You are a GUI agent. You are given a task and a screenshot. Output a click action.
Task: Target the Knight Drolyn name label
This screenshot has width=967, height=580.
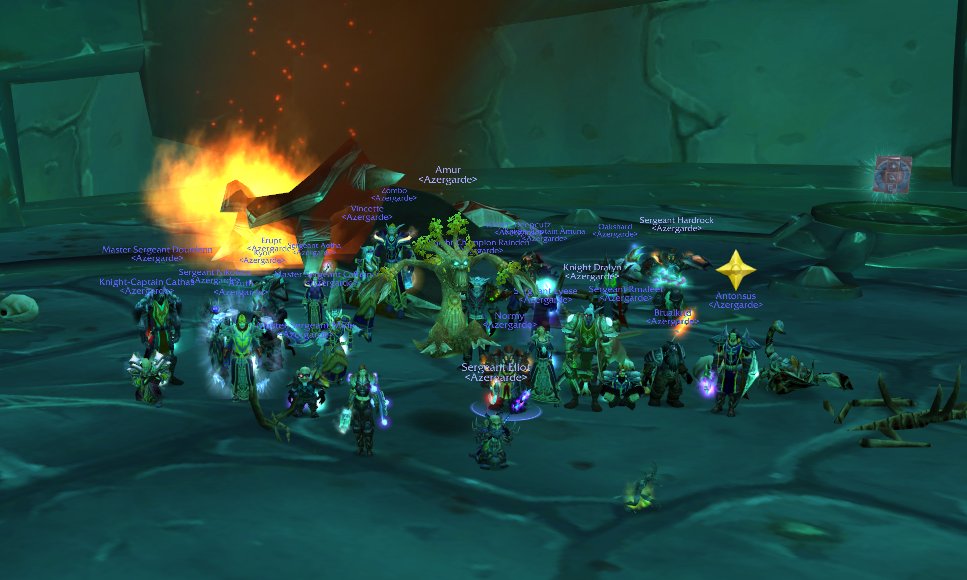(x=591, y=267)
